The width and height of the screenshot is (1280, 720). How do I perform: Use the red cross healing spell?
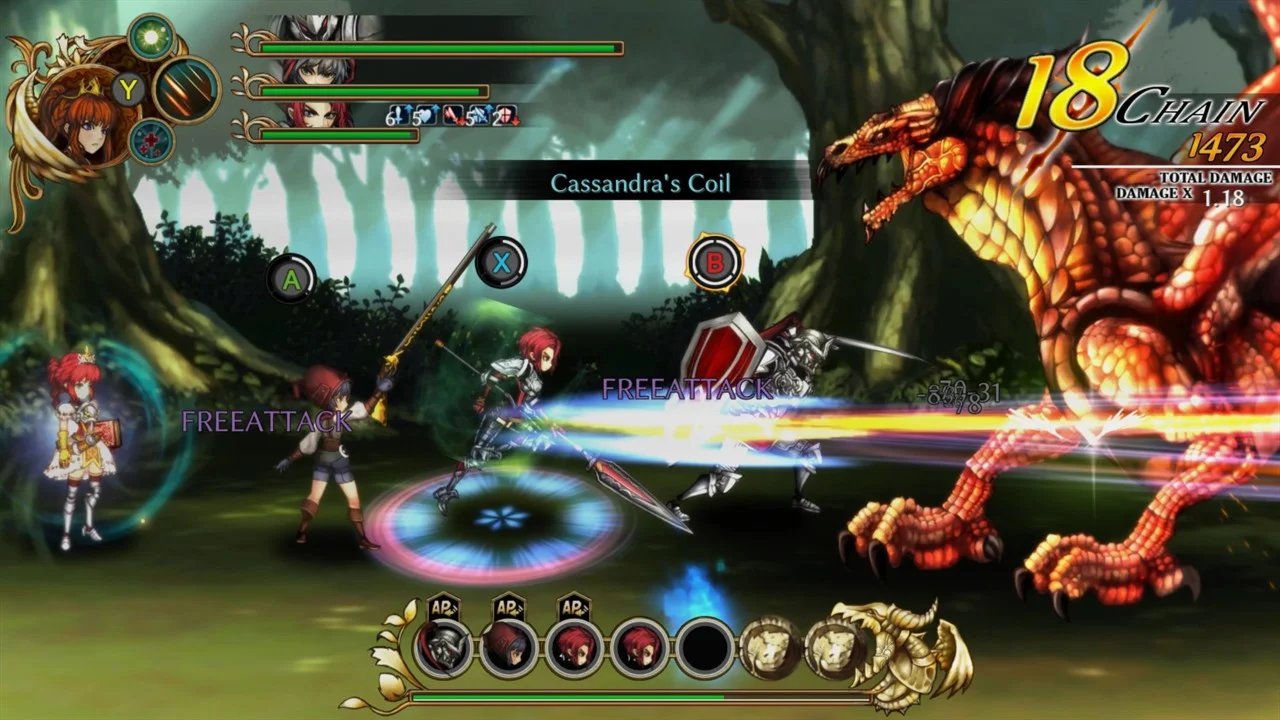(151, 141)
